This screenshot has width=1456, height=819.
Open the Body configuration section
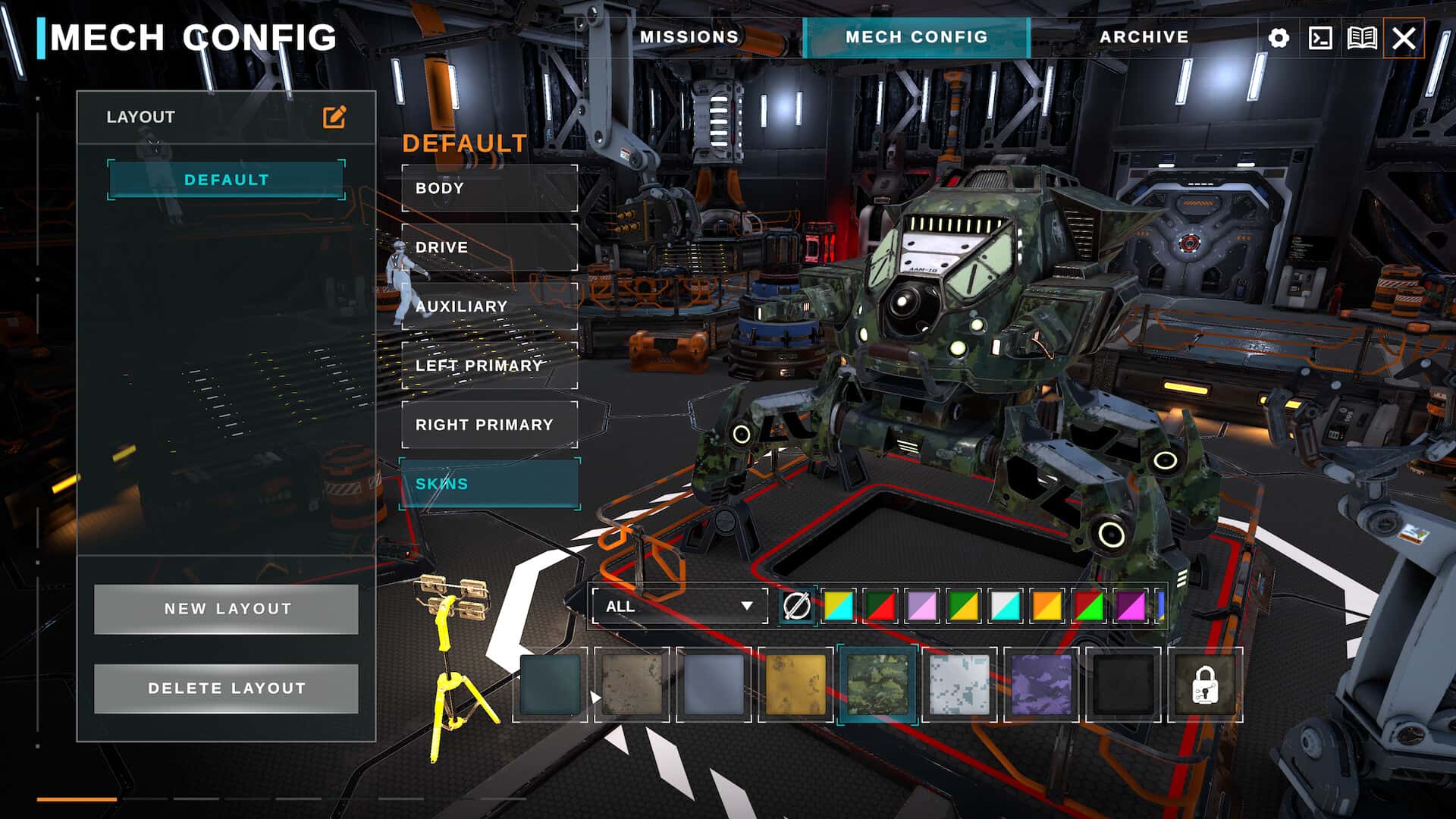pos(489,188)
